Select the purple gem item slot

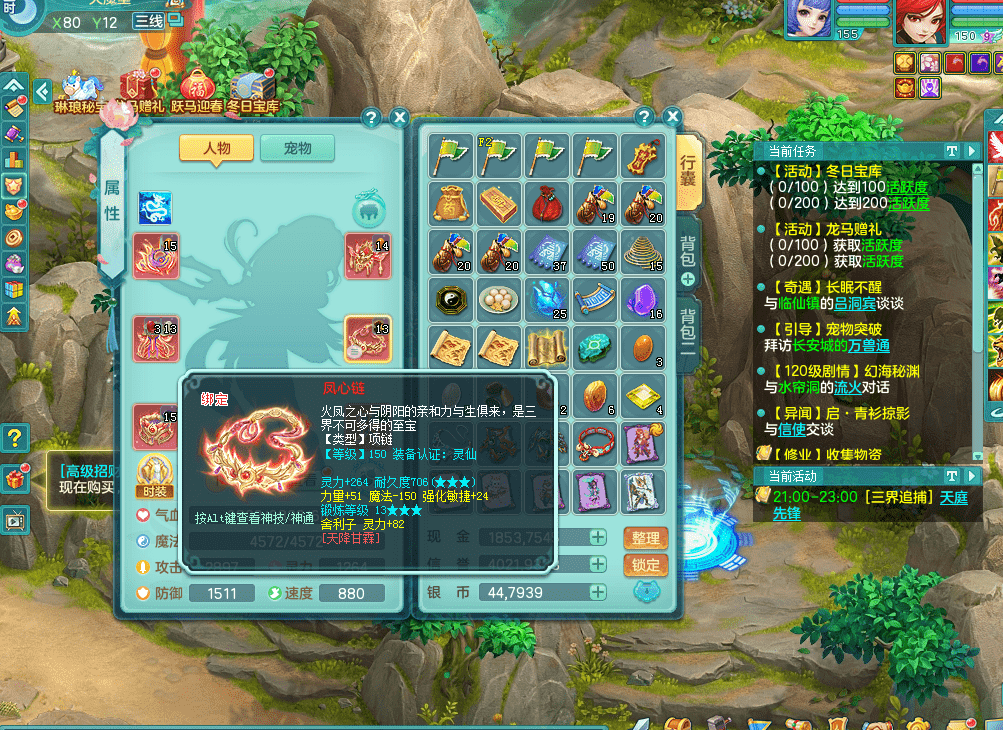(x=644, y=298)
